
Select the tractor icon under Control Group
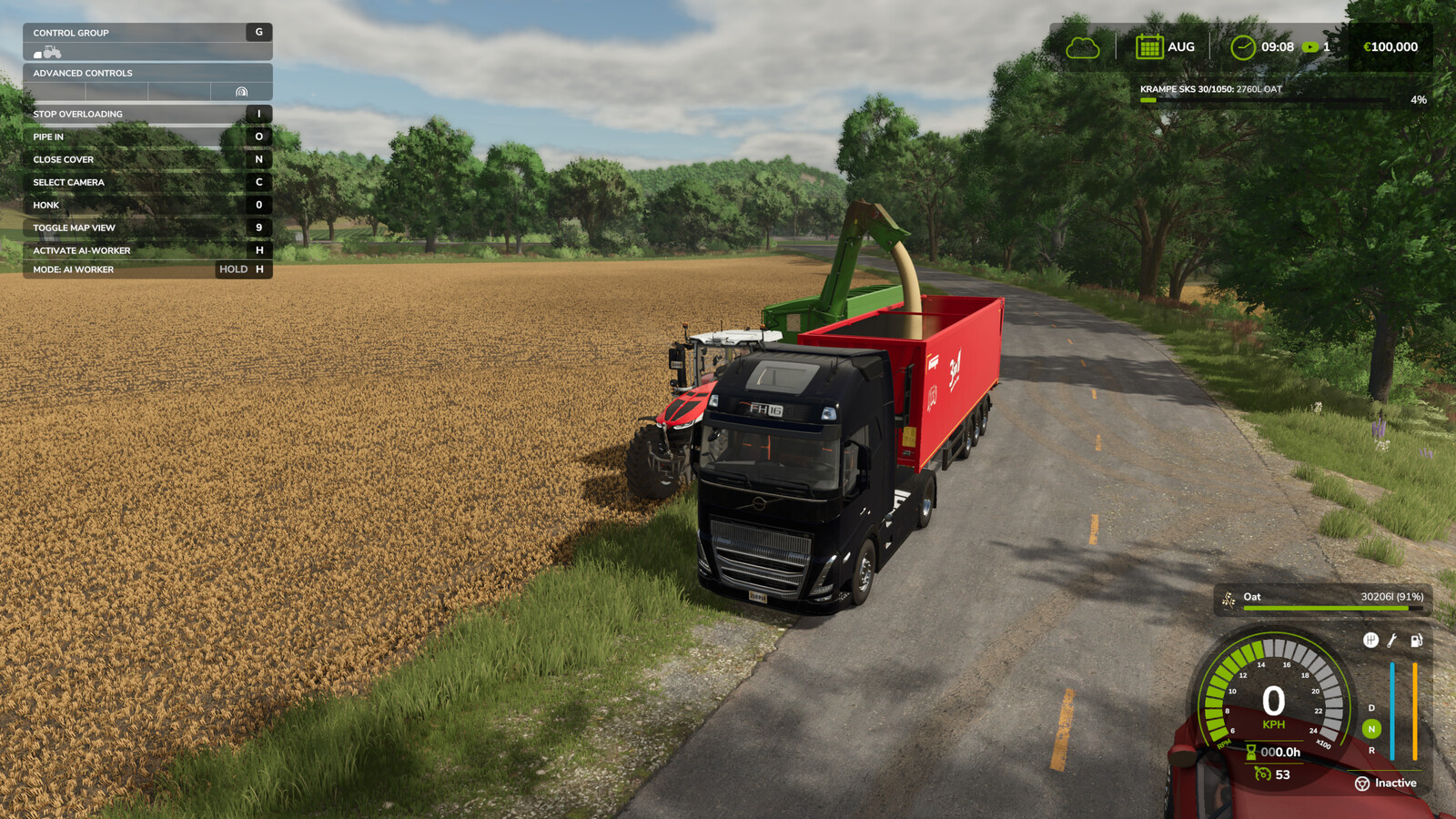click(48, 53)
